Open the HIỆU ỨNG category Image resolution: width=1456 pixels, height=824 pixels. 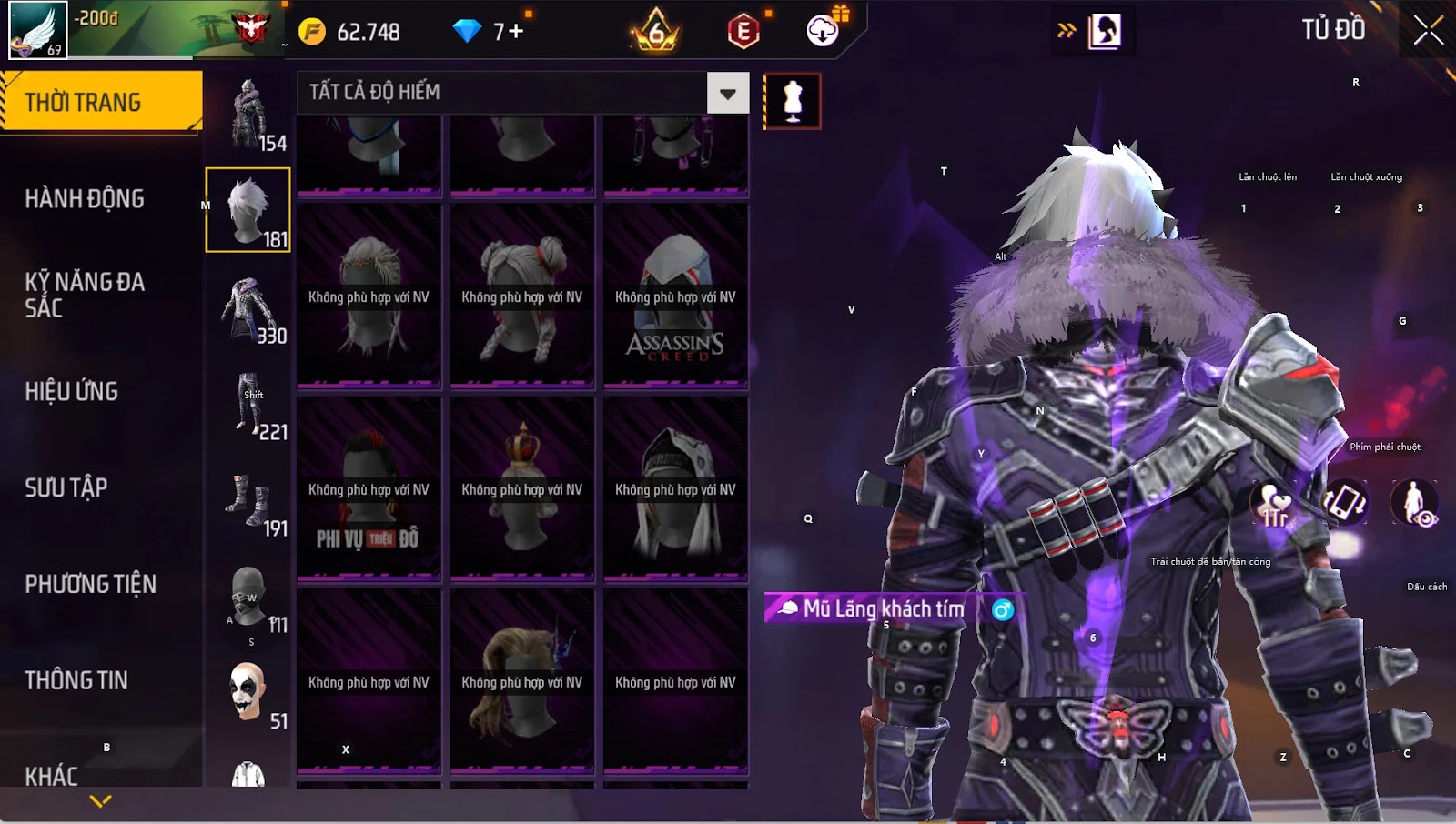[72, 391]
